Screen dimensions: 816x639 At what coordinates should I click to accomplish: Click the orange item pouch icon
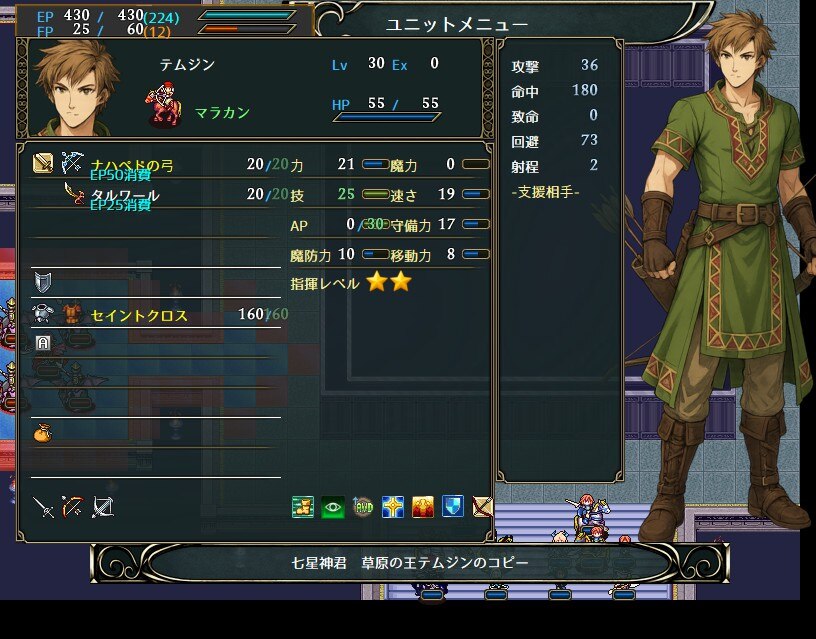[x=43, y=432]
